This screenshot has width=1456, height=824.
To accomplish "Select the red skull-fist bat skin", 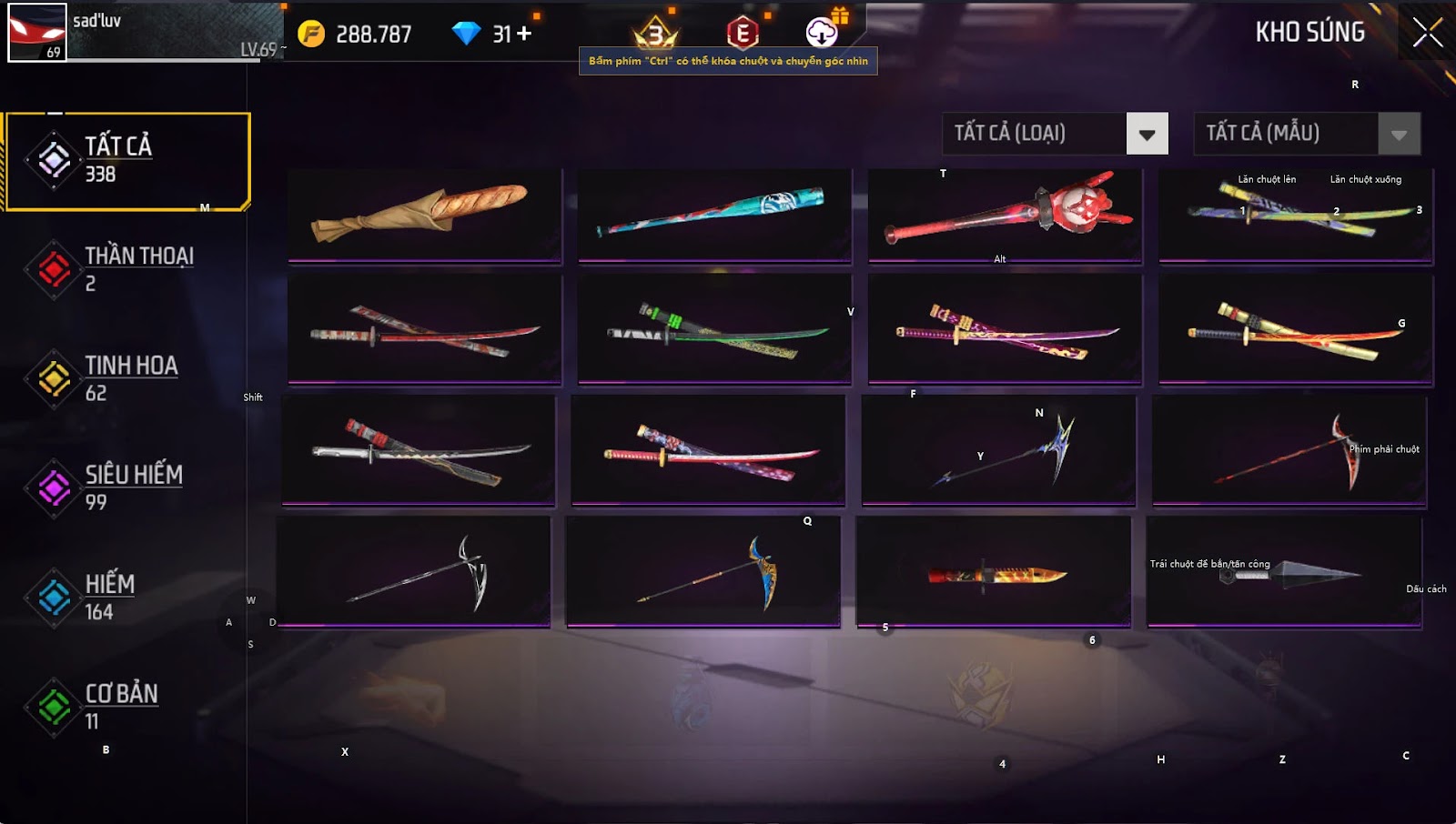I will pos(1005,216).
